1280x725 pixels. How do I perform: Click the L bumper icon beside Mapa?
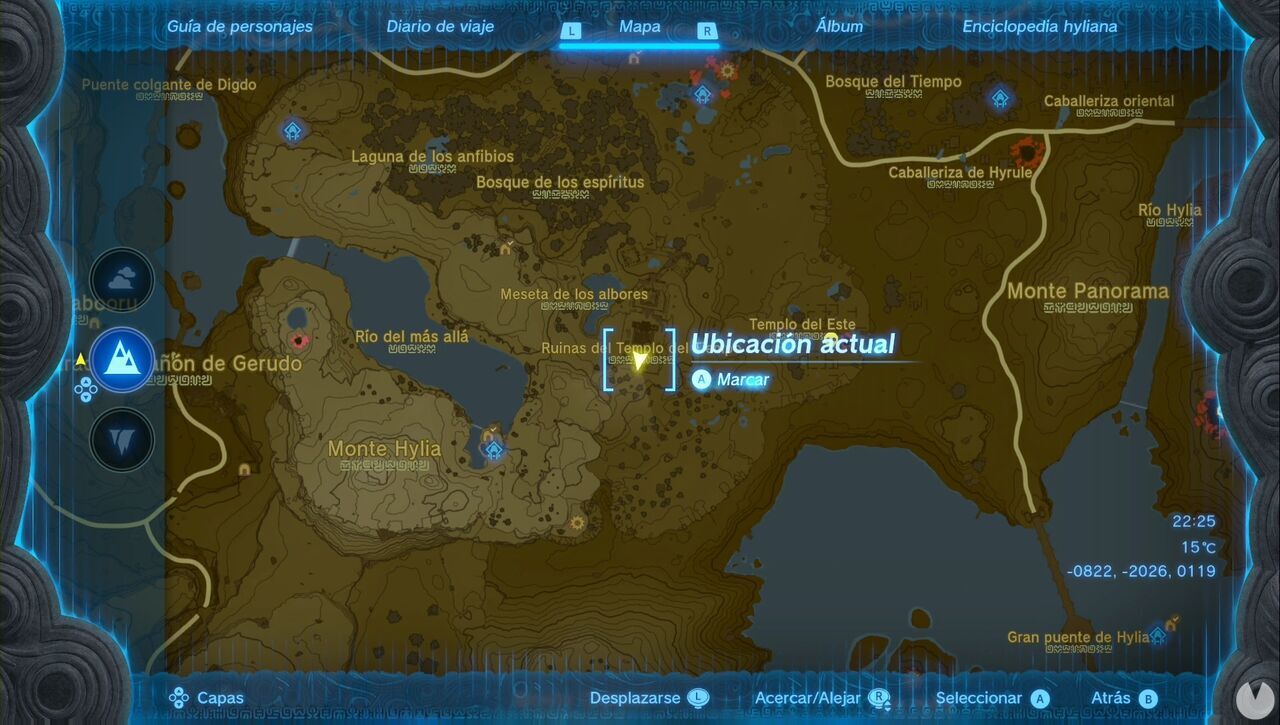click(571, 30)
